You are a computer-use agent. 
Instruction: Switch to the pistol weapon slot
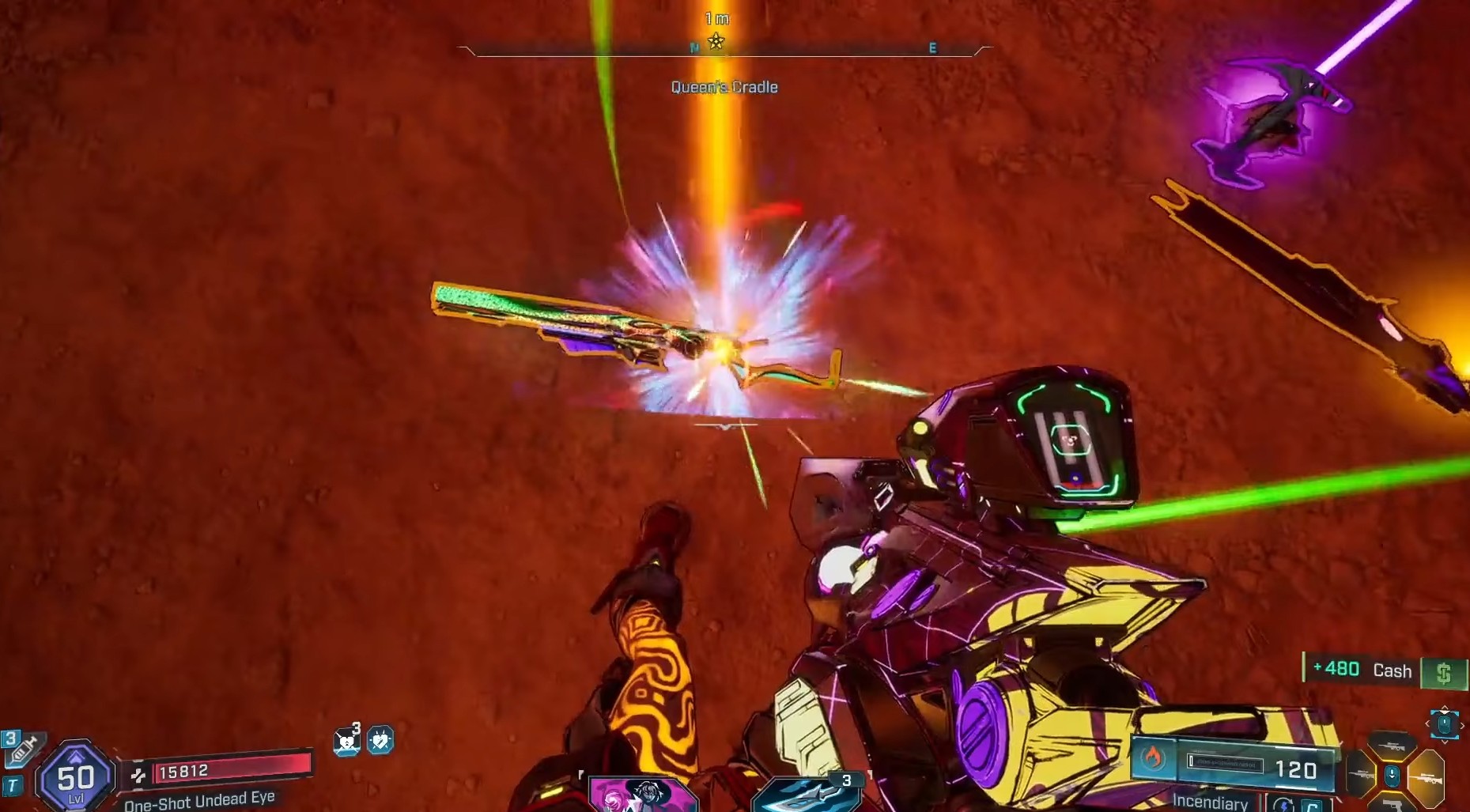tap(1392, 803)
